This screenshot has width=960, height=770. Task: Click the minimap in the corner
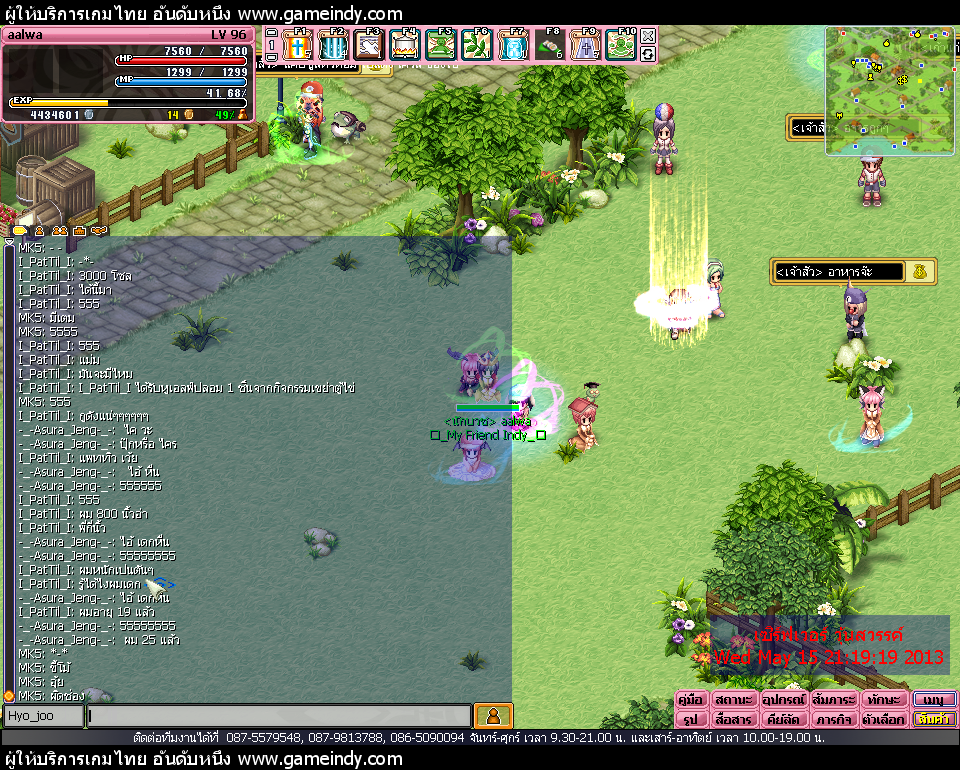pyautogui.click(x=890, y=90)
